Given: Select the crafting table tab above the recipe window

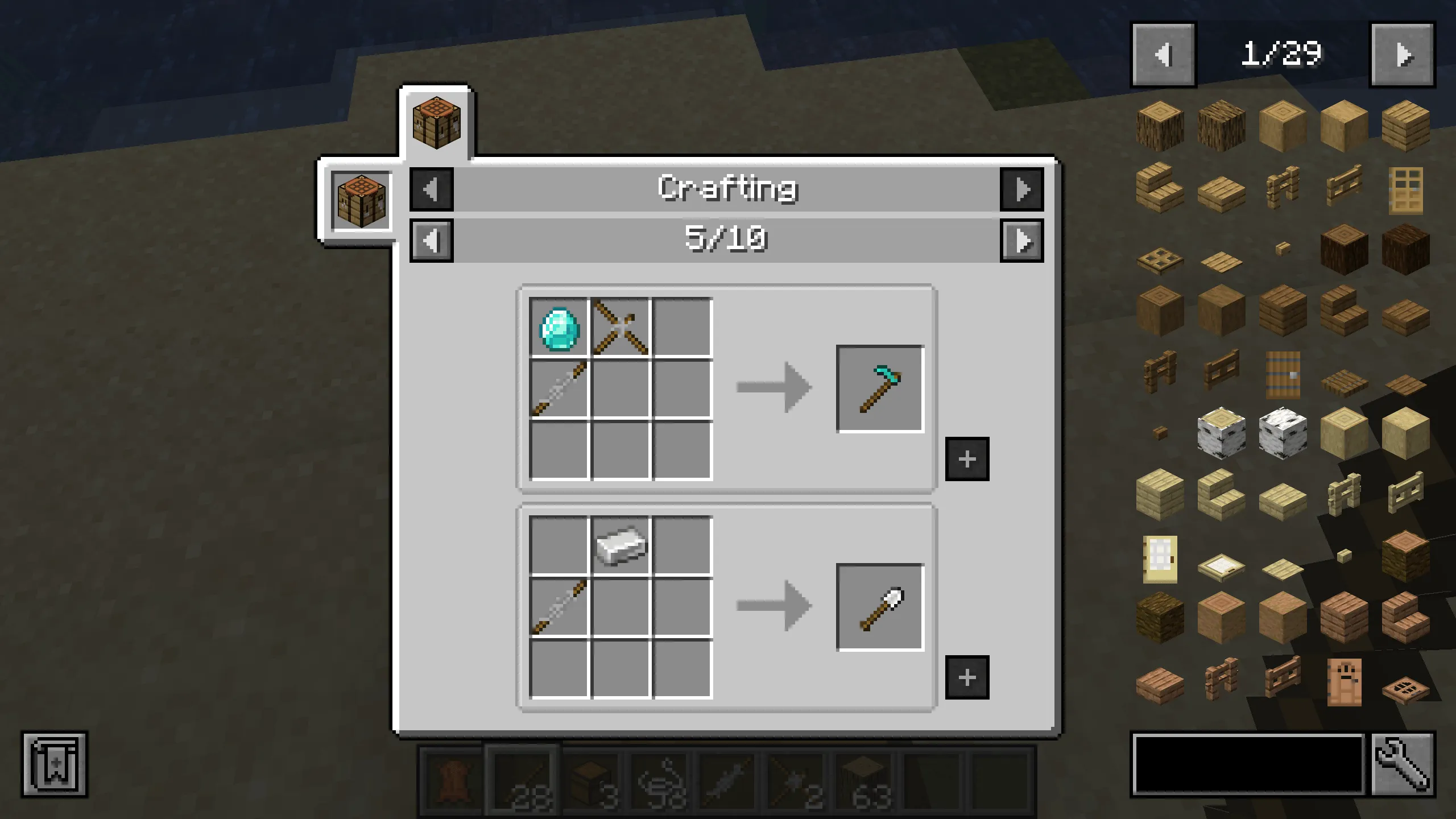Looking at the screenshot, I should 436,124.
